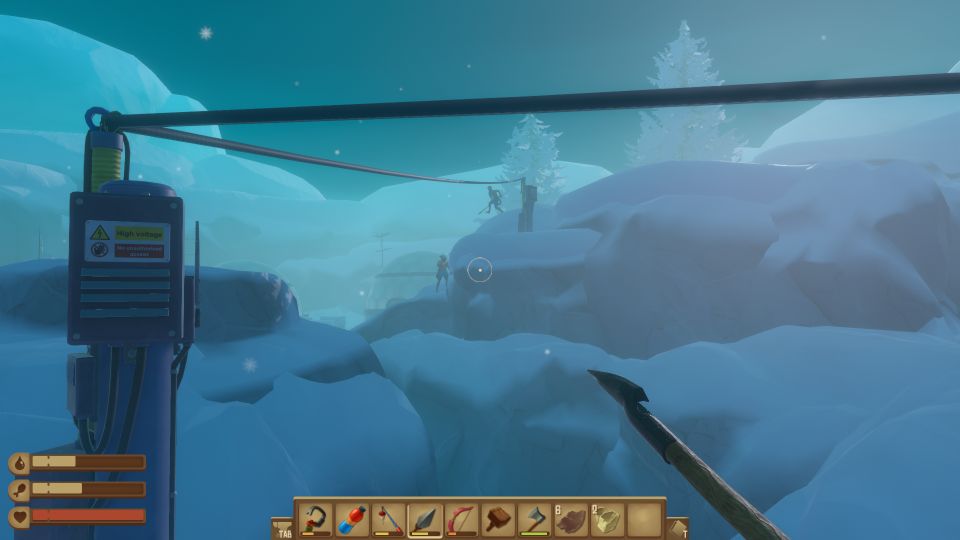Equip the axe from the hotbar

click(x=535, y=519)
